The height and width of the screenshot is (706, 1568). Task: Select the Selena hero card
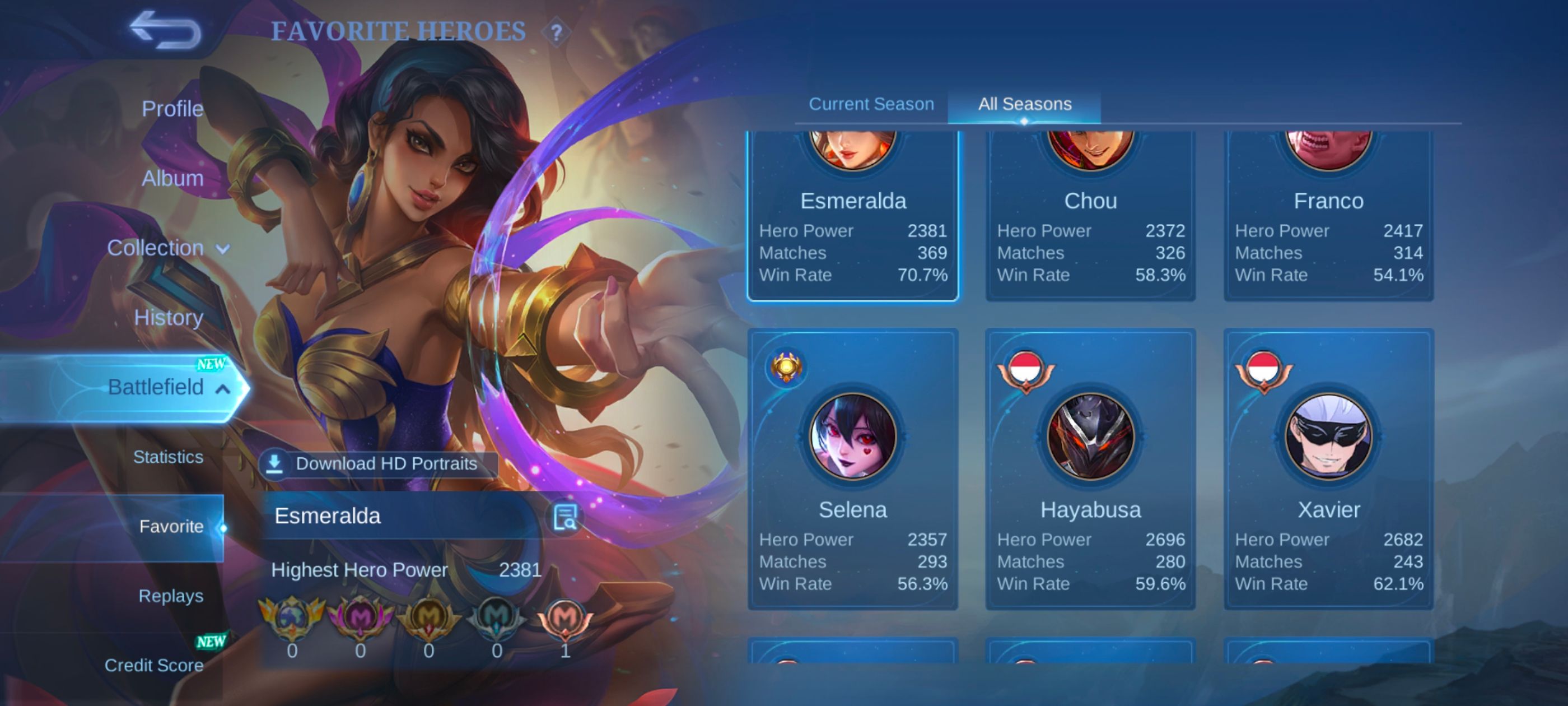[852, 469]
